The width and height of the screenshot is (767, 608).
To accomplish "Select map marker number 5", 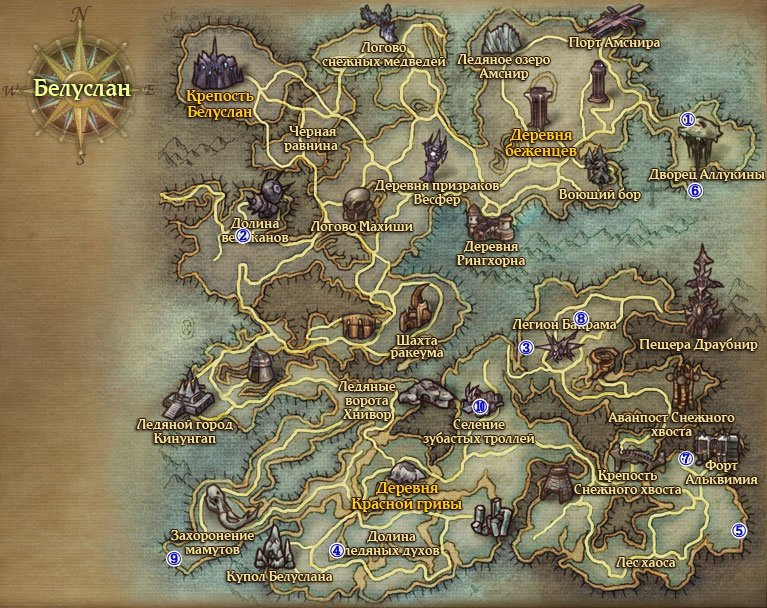I will (x=739, y=531).
